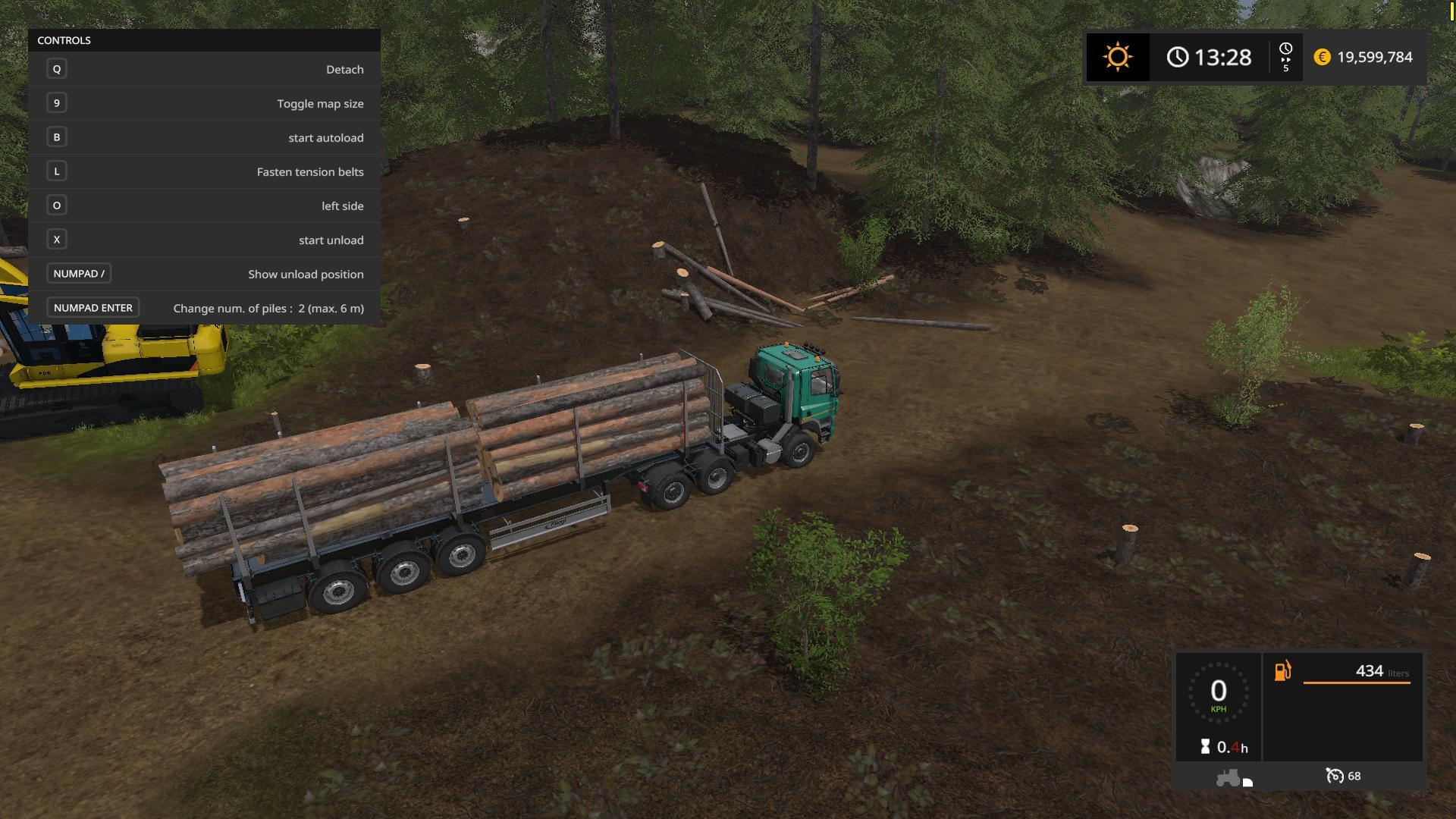Select the time acceleration speed icon
1456x819 pixels.
pyautogui.click(x=1285, y=58)
